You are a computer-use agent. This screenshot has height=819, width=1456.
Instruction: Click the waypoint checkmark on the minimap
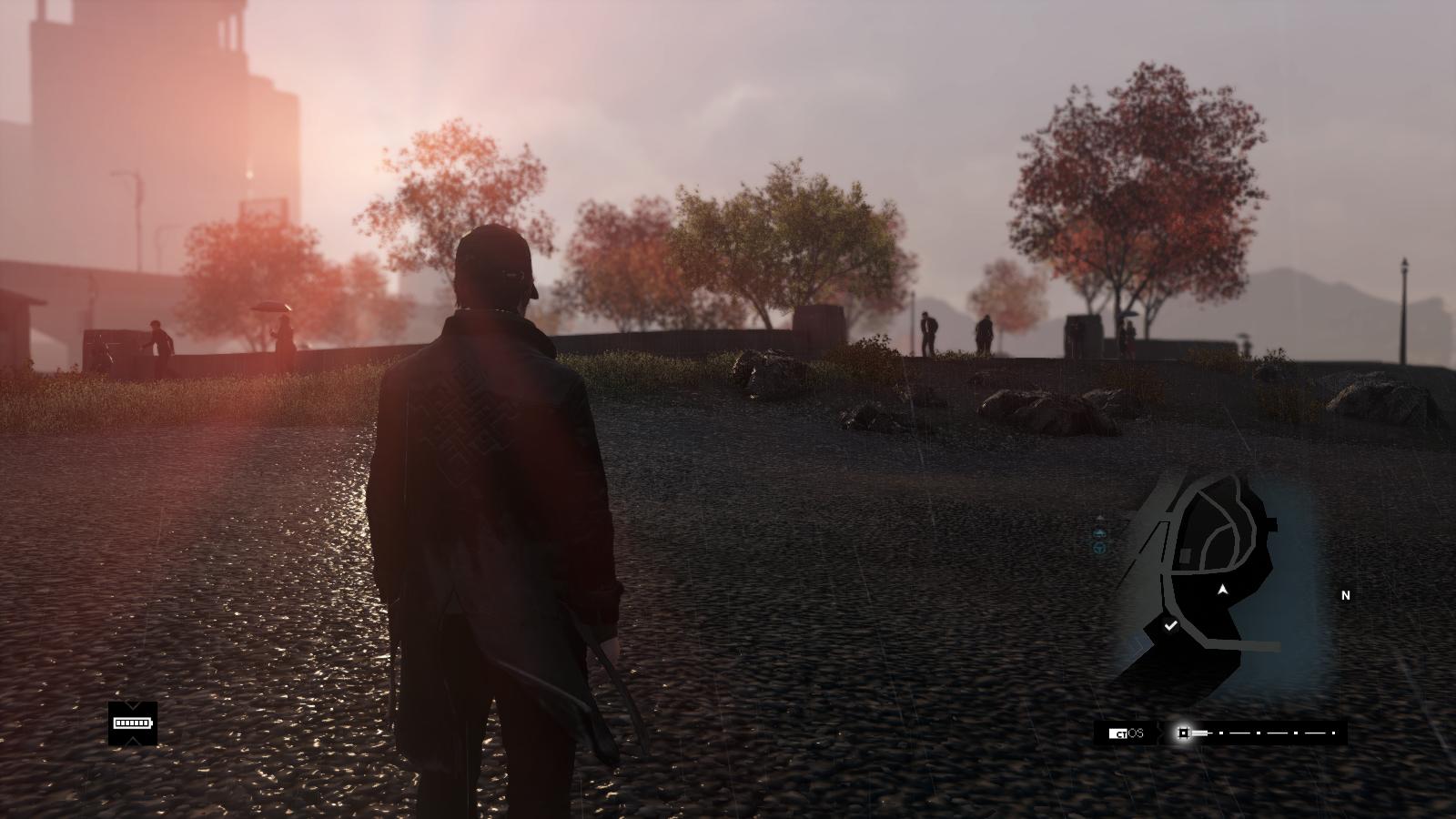pyautogui.click(x=1171, y=624)
